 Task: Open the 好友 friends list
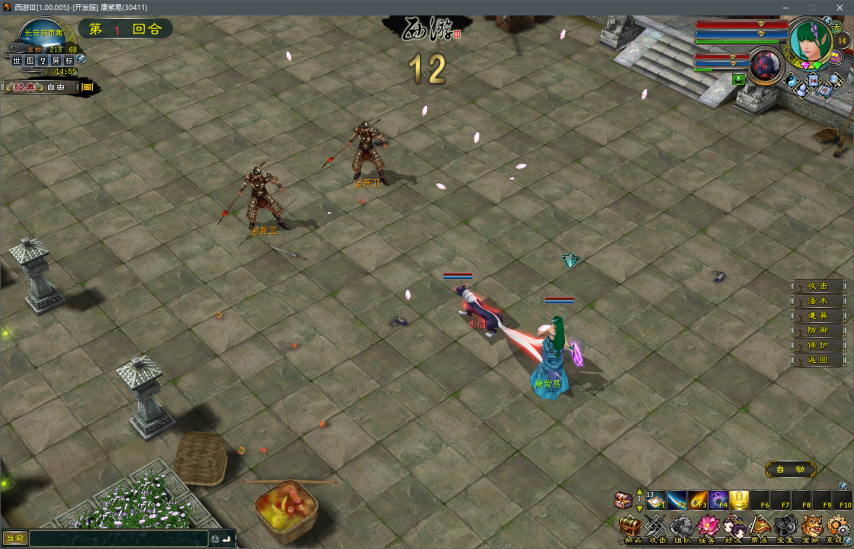point(734,527)
